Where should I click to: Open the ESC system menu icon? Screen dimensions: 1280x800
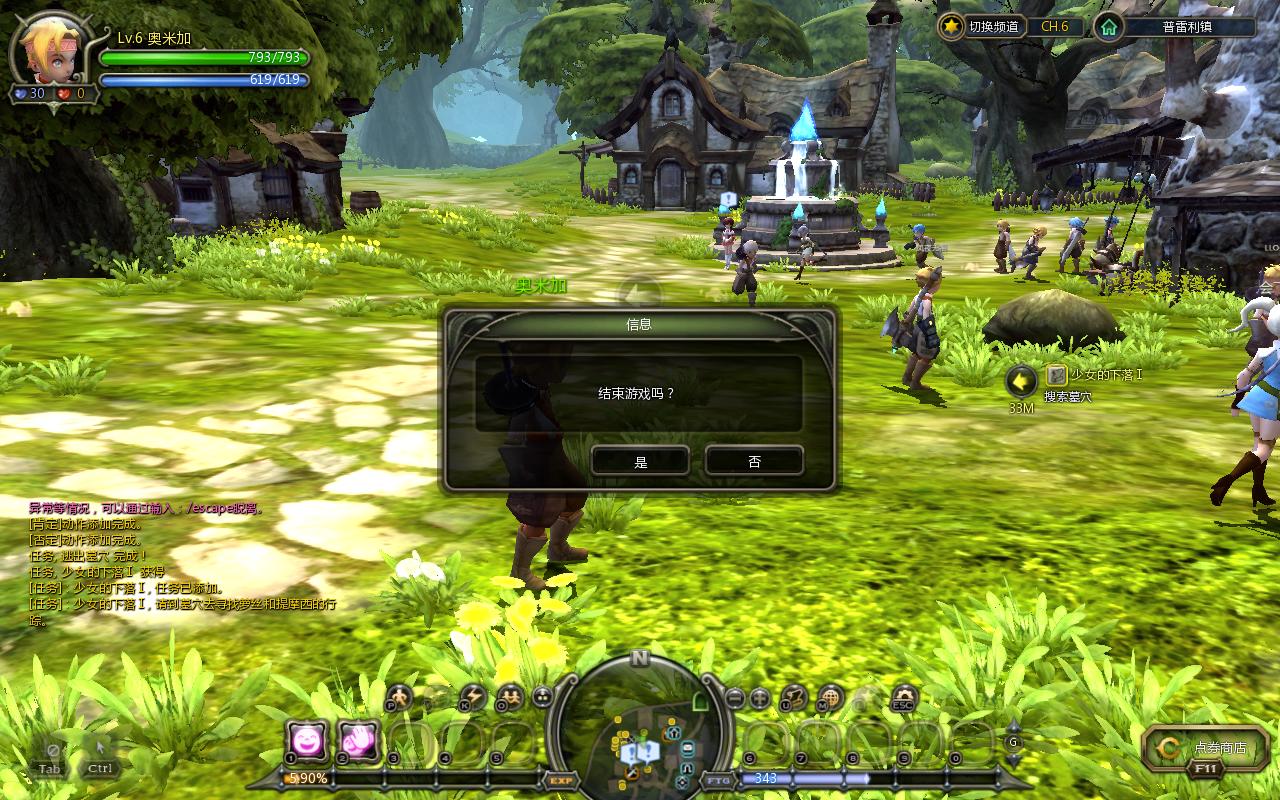pos(903,698)
